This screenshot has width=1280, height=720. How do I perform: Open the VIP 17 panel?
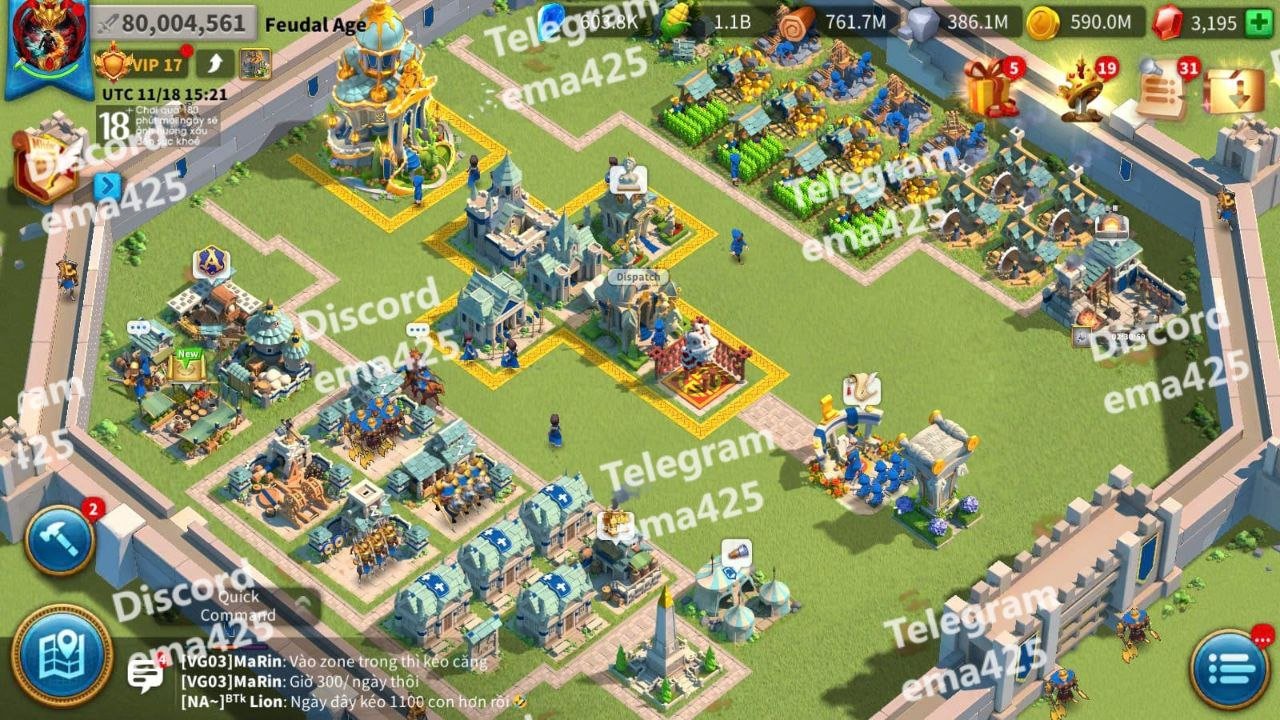(x=142, y=65)
